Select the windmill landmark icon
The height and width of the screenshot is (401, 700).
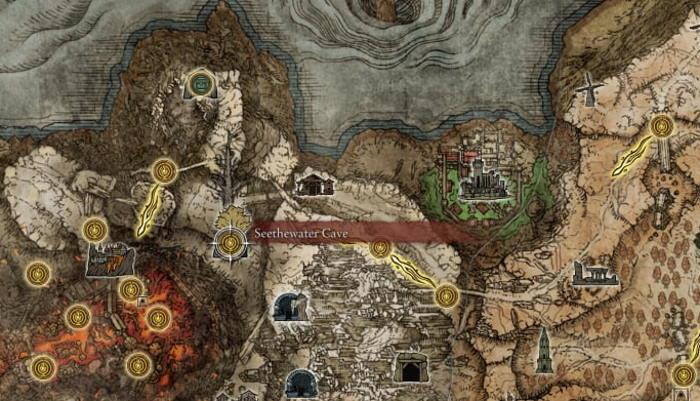click(587, 91)
